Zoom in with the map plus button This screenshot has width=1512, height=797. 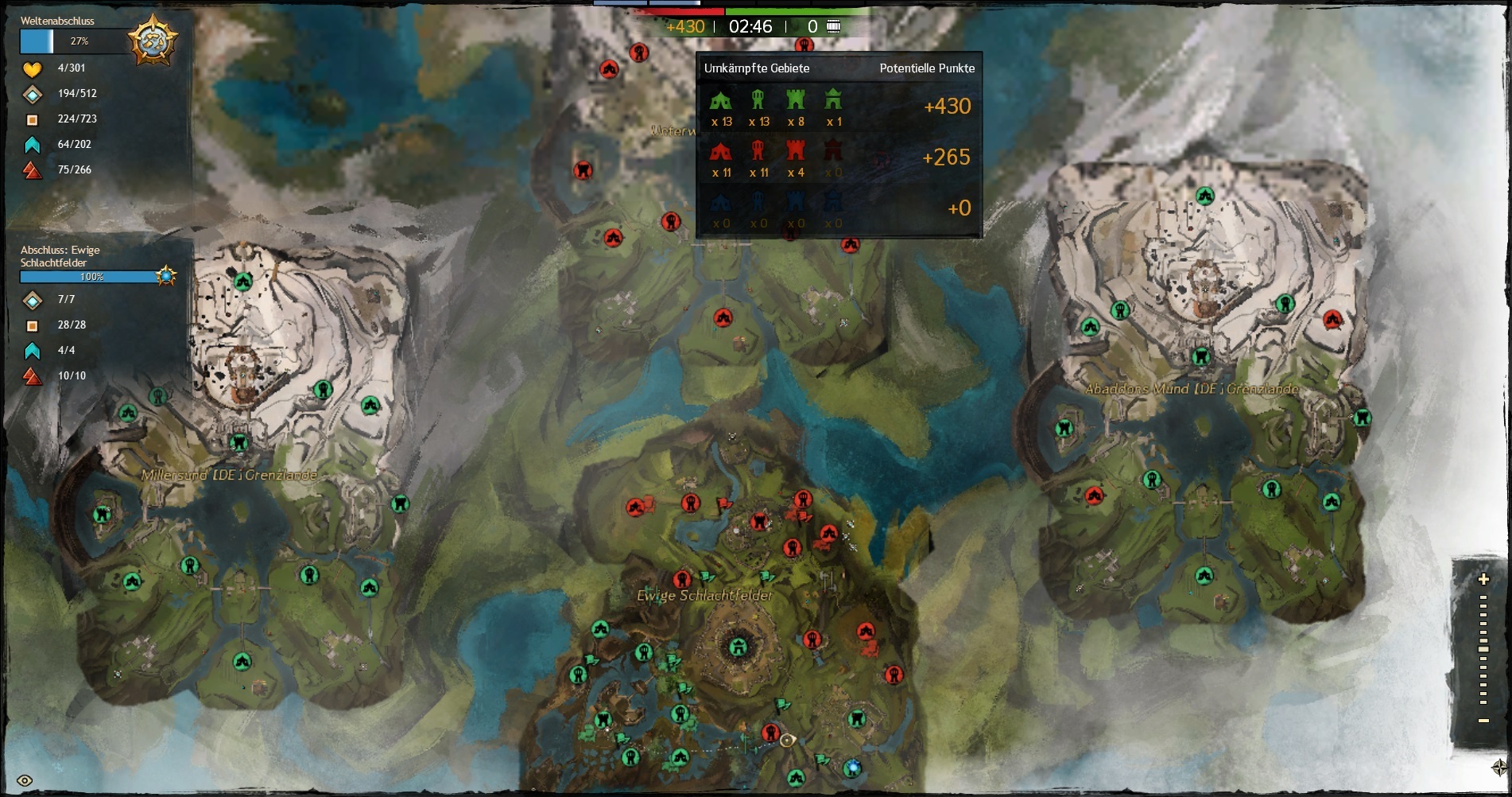point(1483,579)
